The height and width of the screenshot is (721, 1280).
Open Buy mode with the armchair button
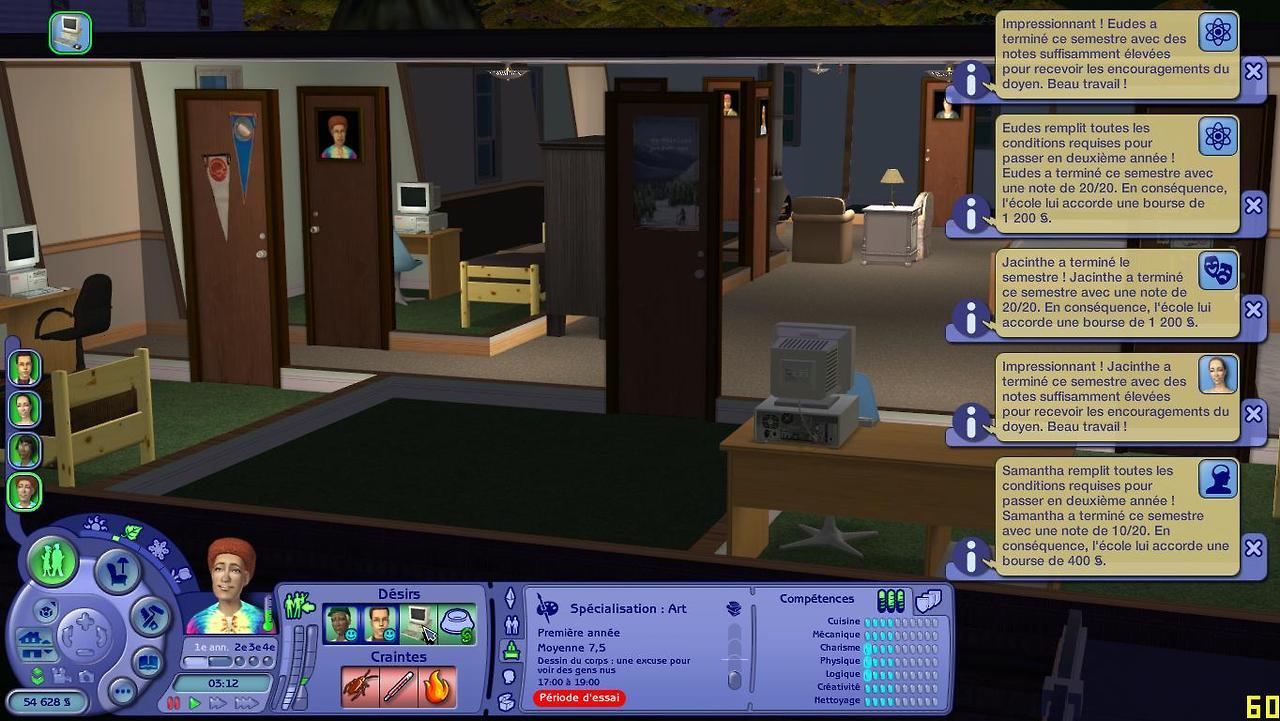click(118, 572)
